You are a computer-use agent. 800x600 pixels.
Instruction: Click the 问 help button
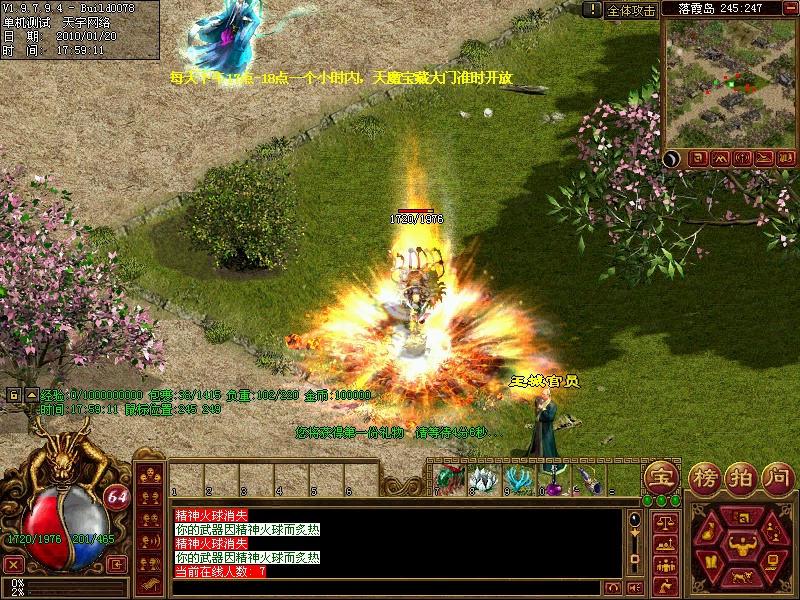tap(777, 477)
